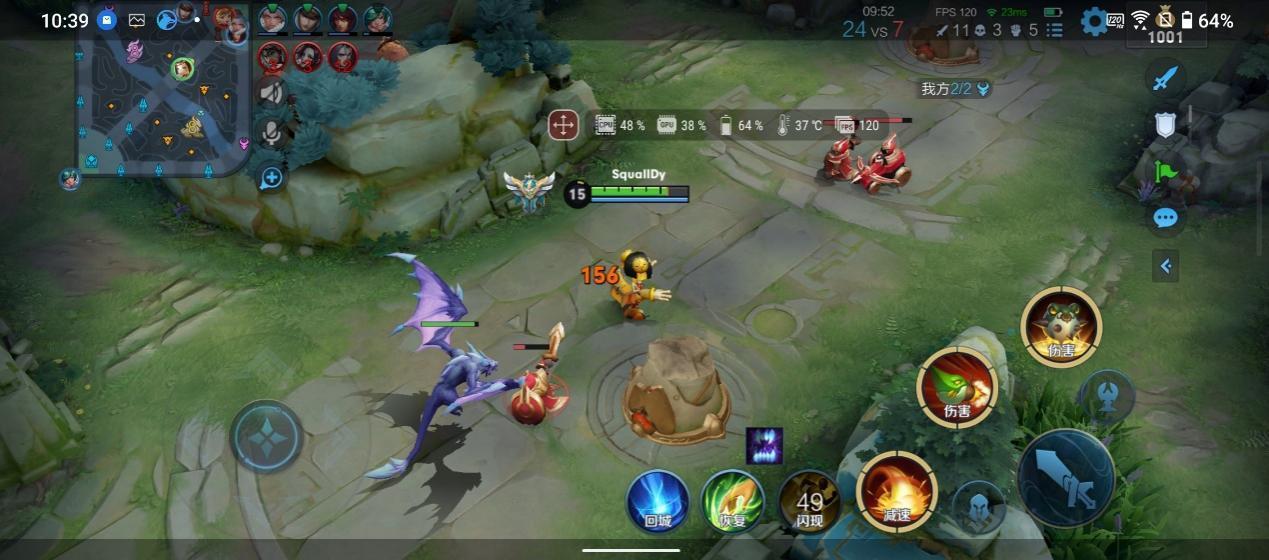Open the gear settings menu
1269x560 pixels.
tap(1094, 21)
